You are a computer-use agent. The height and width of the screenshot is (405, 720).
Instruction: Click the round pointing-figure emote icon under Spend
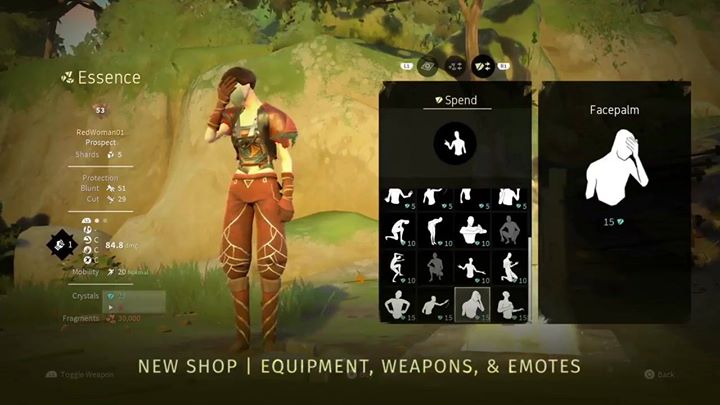[455, 145]
